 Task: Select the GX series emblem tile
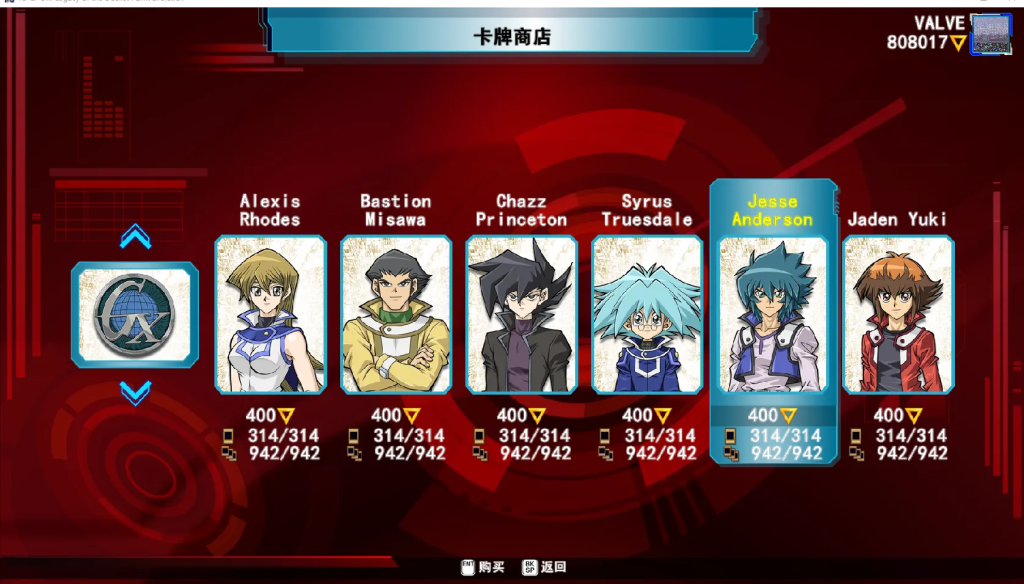point(135,315)
